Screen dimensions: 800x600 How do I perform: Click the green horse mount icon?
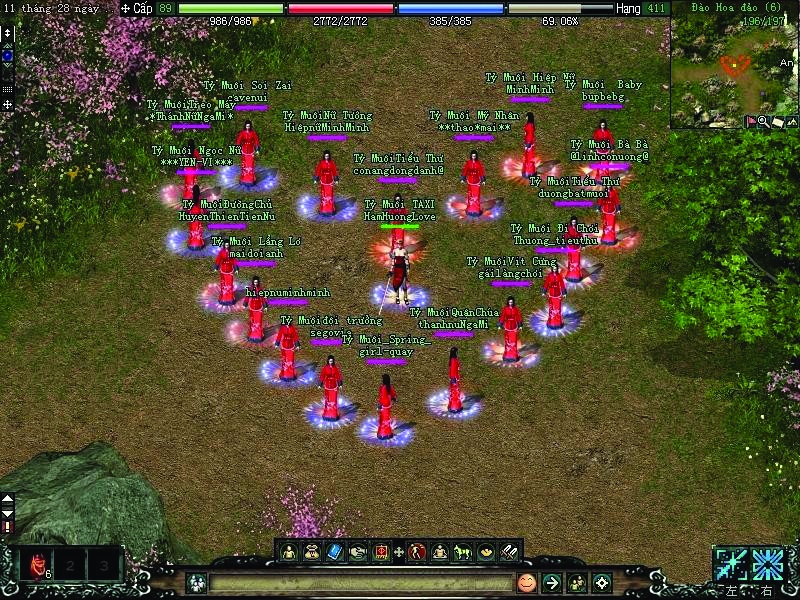[x=463, y=551]
